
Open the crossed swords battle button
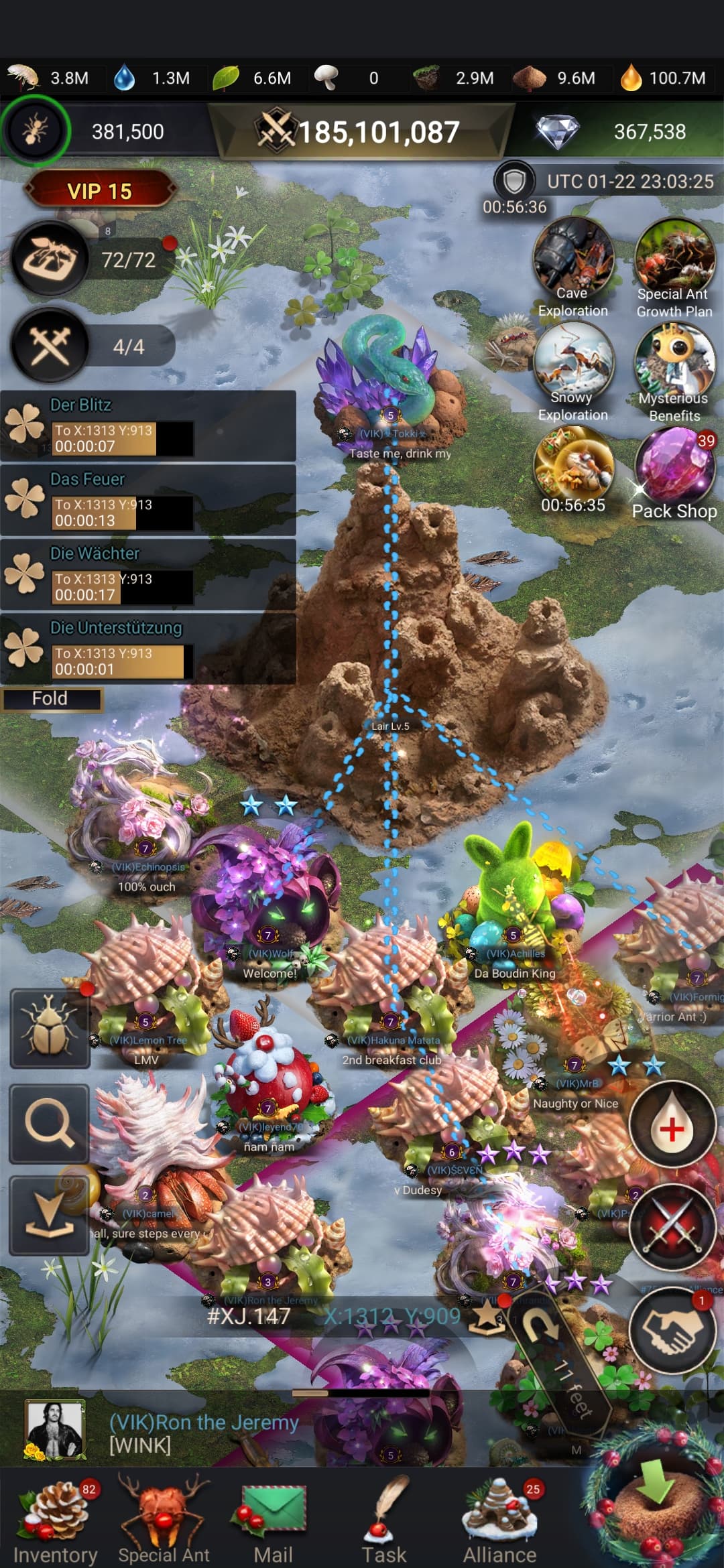(672, 1228)
